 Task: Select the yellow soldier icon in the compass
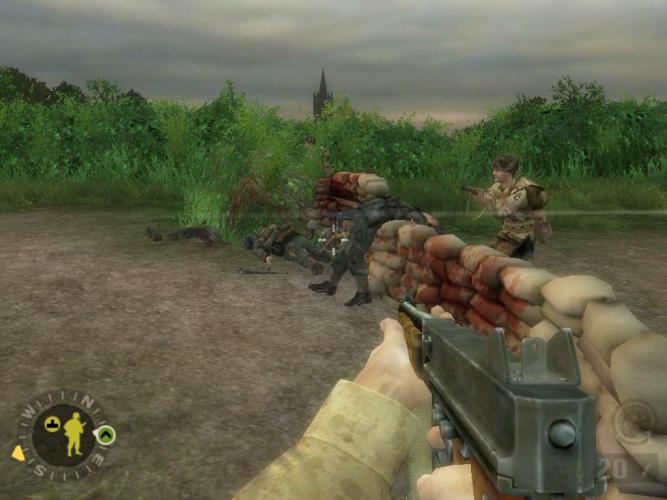pos(73,434)
